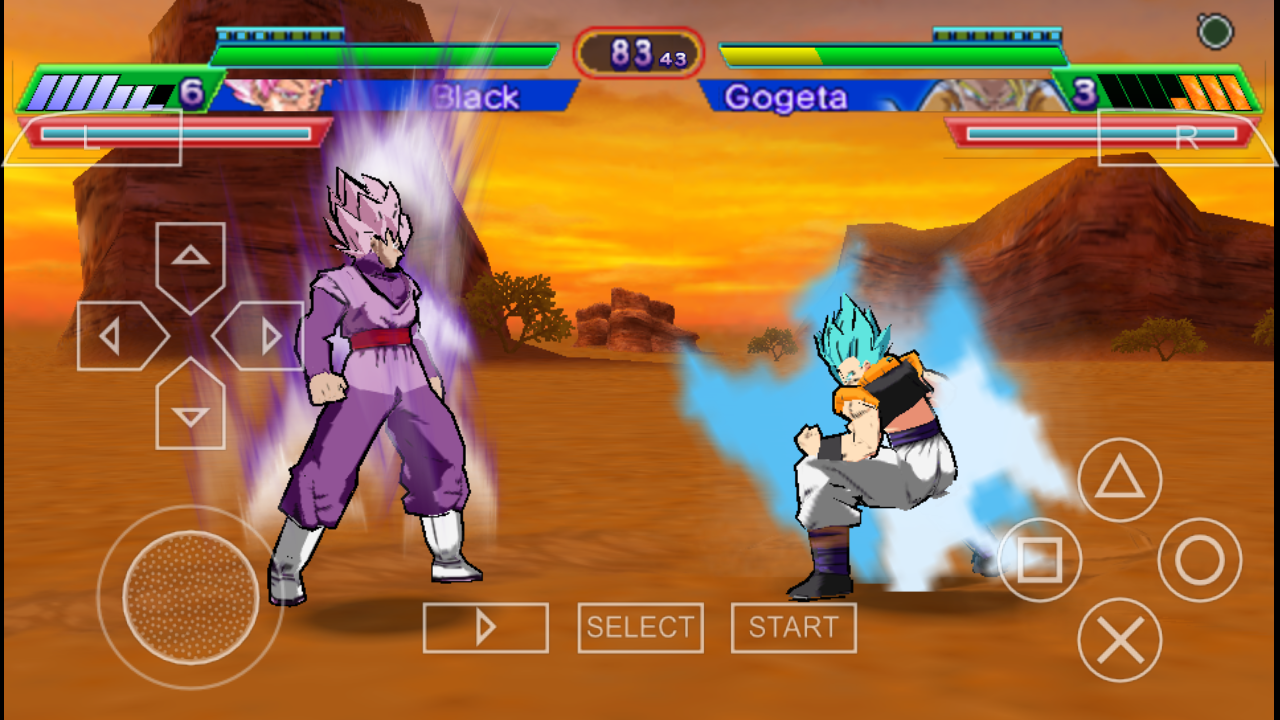Viewport: 1280px width, 720px height.
Task: Tap the L shoulder button
Action: 93,138
